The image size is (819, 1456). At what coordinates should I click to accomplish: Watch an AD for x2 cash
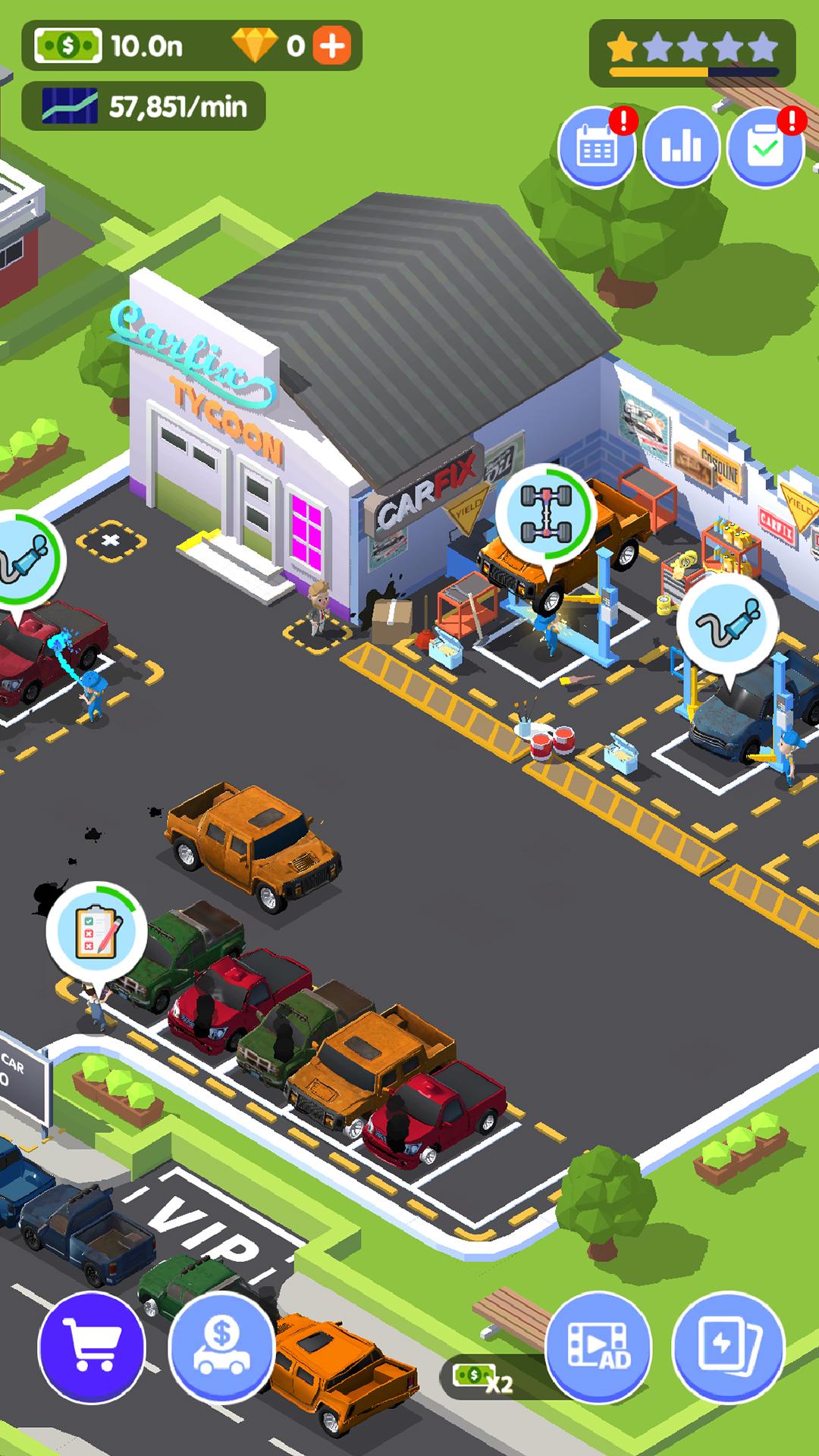click(598, 1348)
